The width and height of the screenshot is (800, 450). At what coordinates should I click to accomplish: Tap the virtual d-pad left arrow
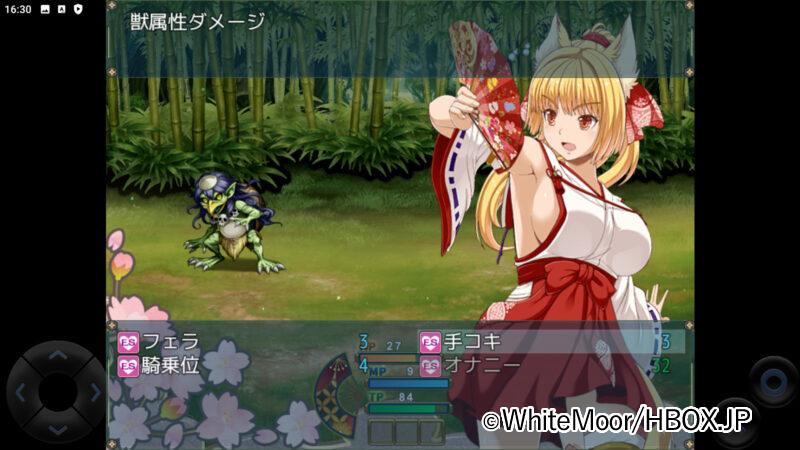(20, 392)
